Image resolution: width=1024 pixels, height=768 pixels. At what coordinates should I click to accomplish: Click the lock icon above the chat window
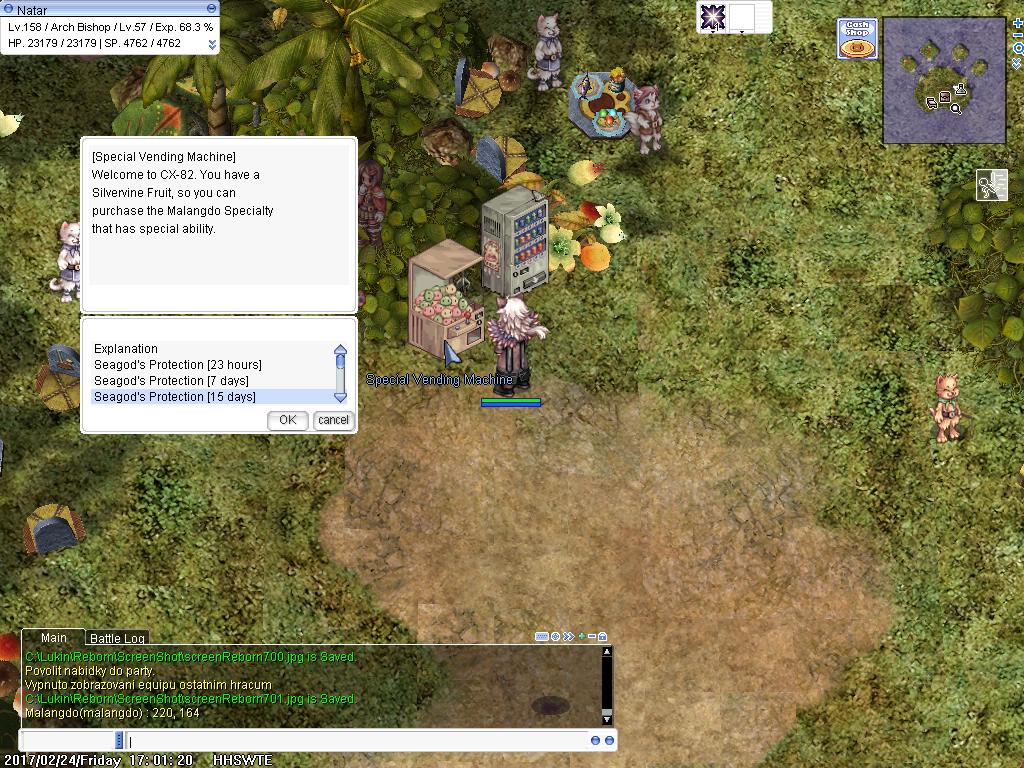coord(603,636)
